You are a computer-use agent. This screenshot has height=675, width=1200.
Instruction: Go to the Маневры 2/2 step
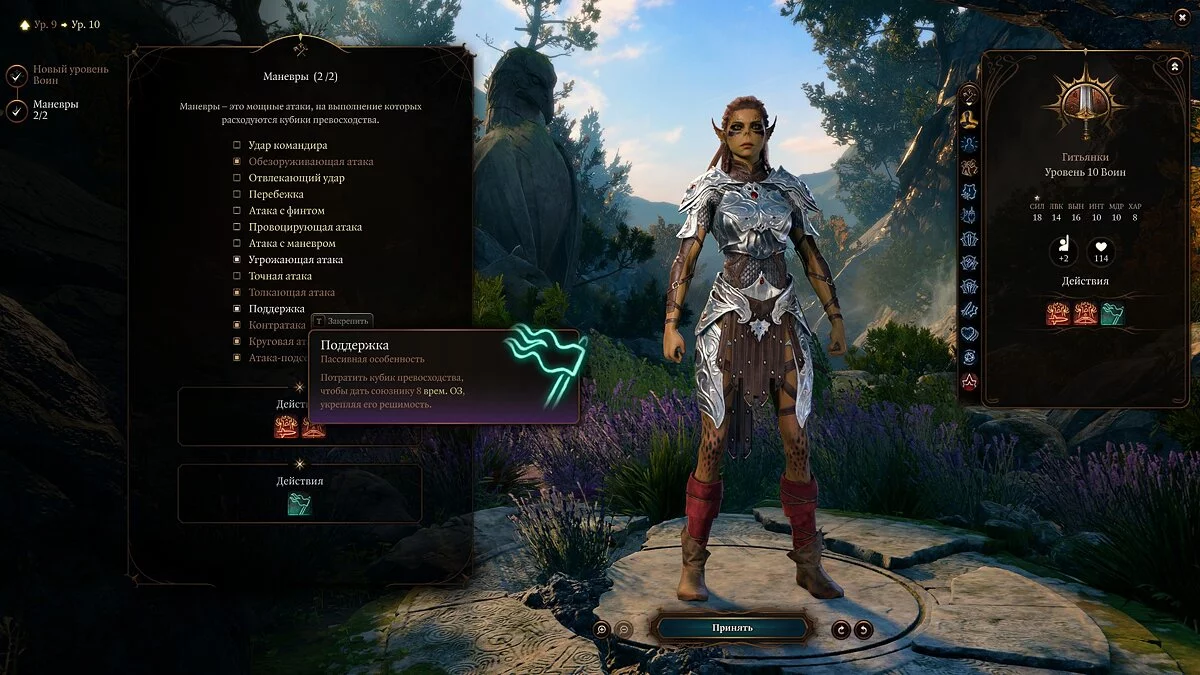17,110
